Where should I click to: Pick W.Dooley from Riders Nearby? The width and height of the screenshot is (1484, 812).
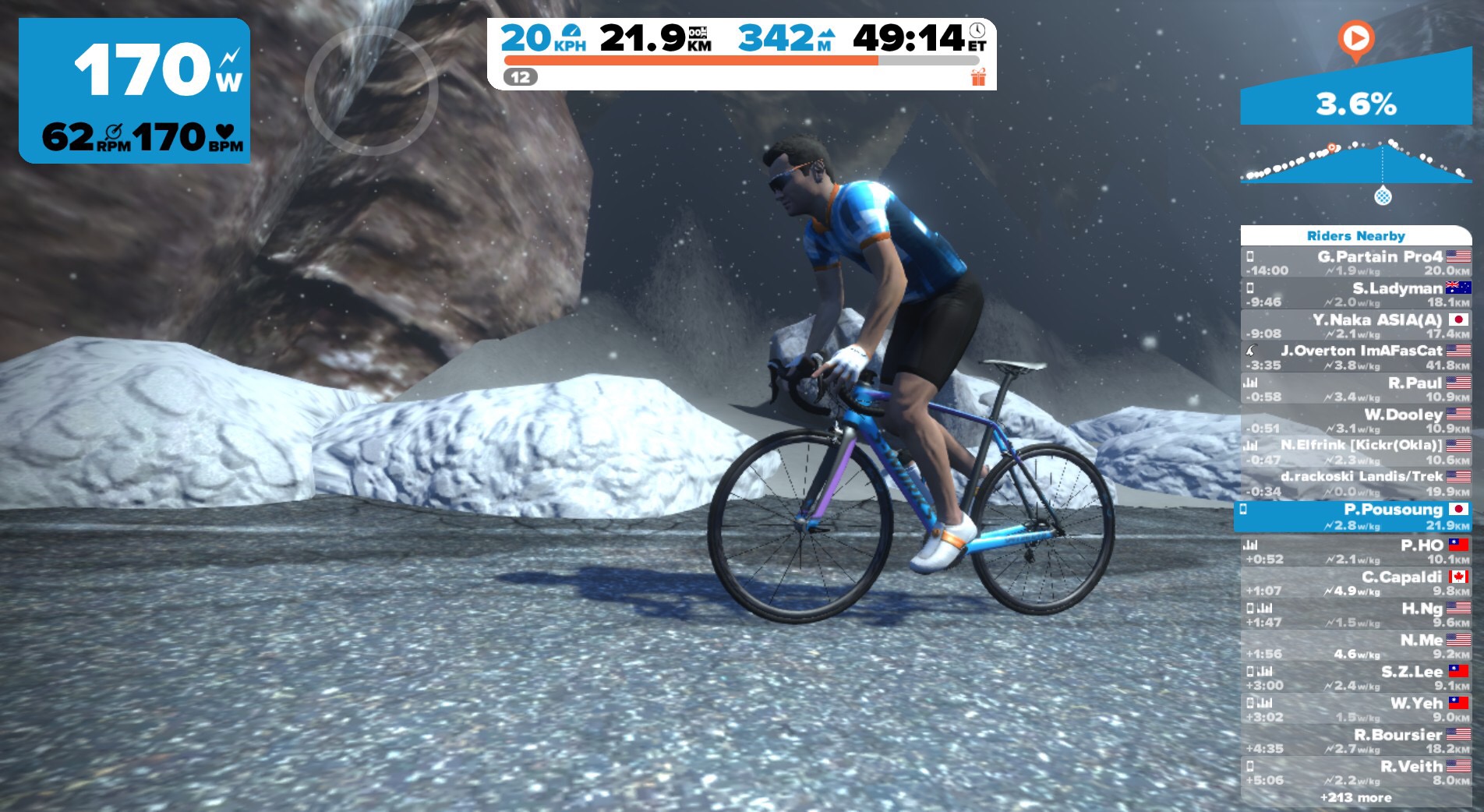1356,421
